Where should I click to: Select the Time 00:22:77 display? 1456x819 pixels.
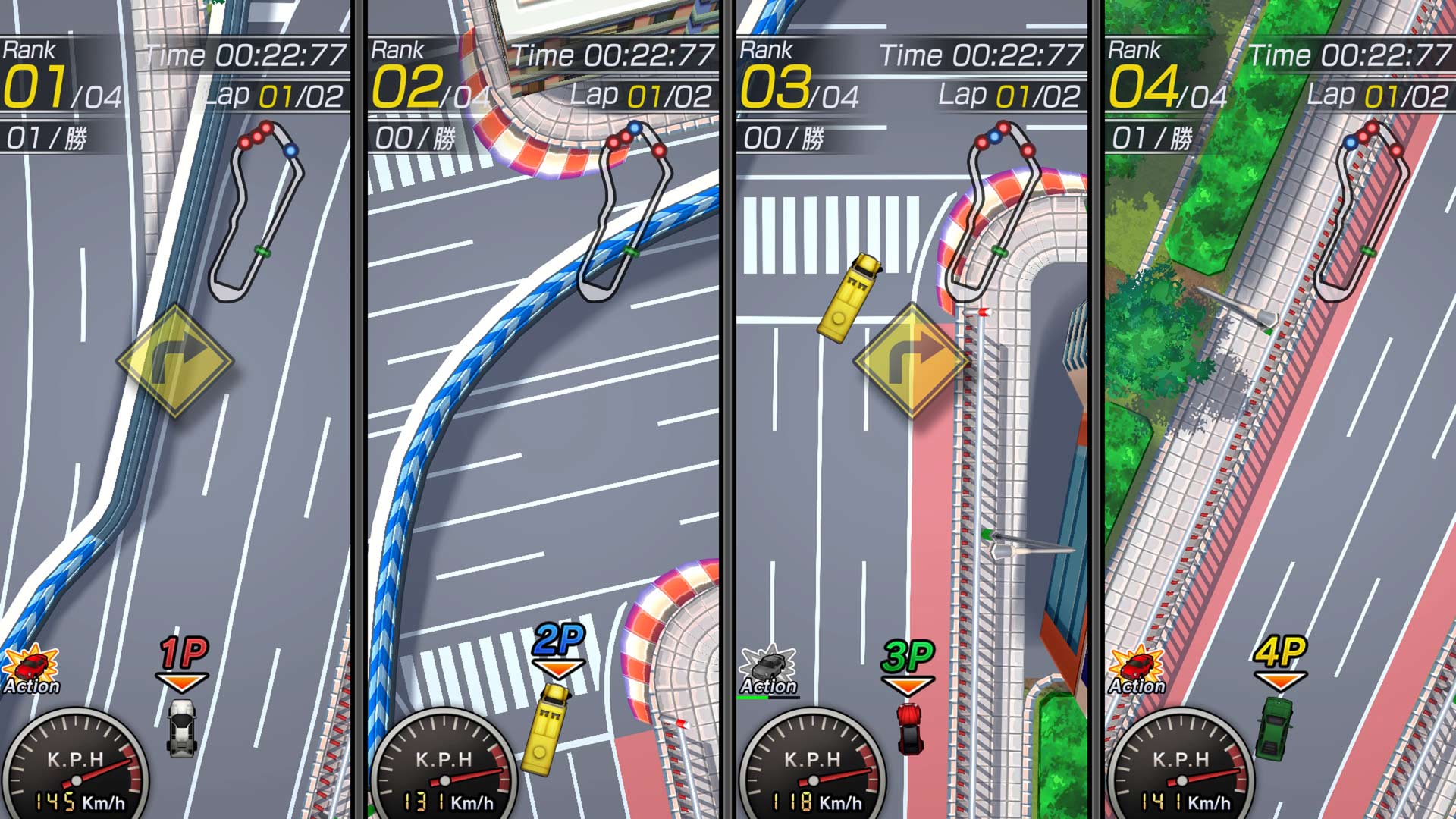pos(243,53)
